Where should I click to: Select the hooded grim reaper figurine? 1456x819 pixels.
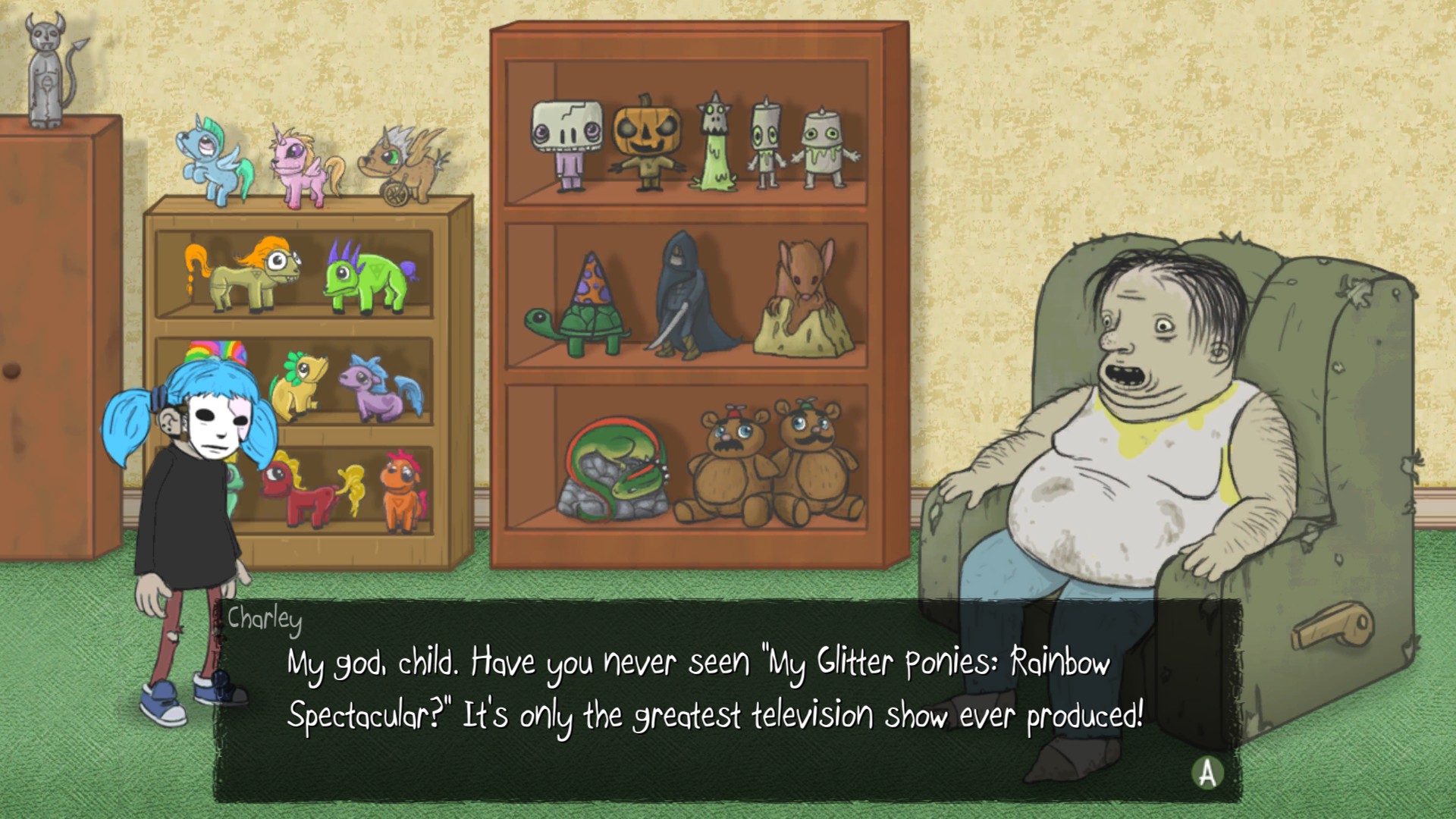(x=682, y=296)
